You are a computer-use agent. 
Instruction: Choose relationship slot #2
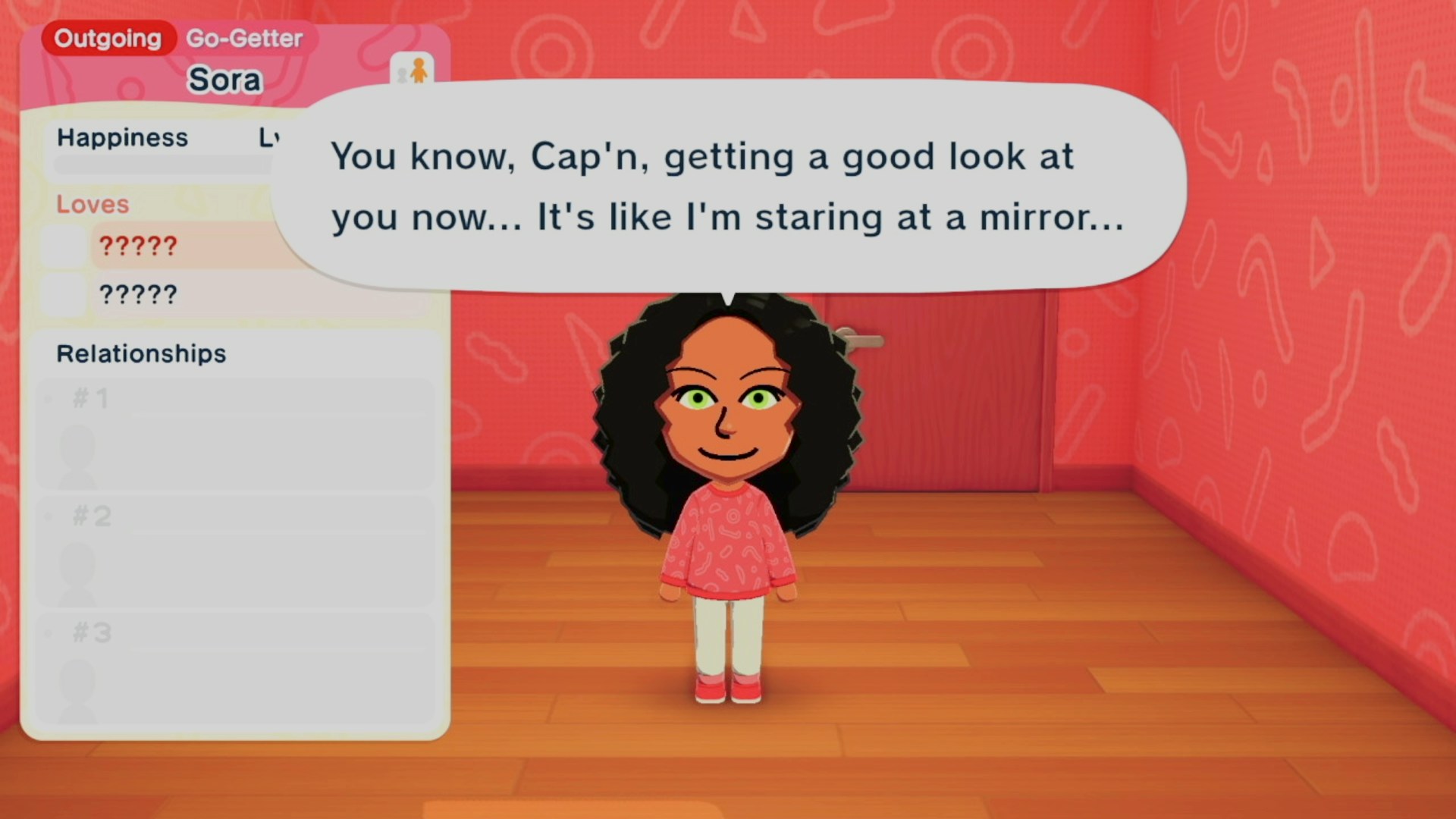coord(235,551)
